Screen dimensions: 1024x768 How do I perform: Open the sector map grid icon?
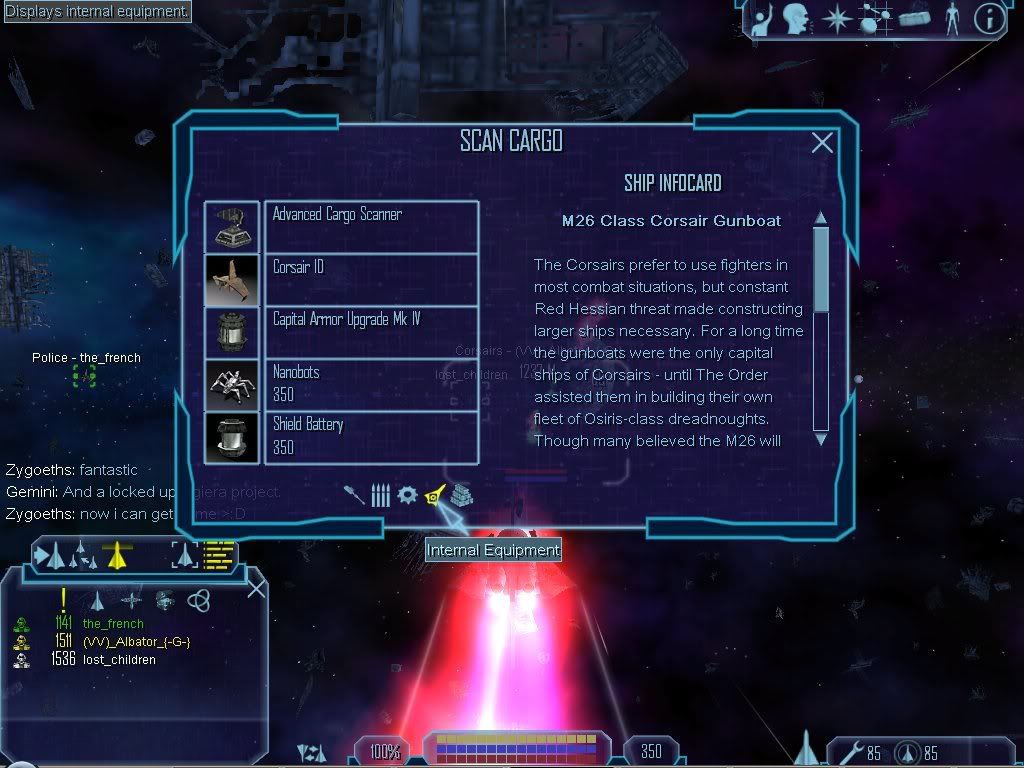click(874, 19)
